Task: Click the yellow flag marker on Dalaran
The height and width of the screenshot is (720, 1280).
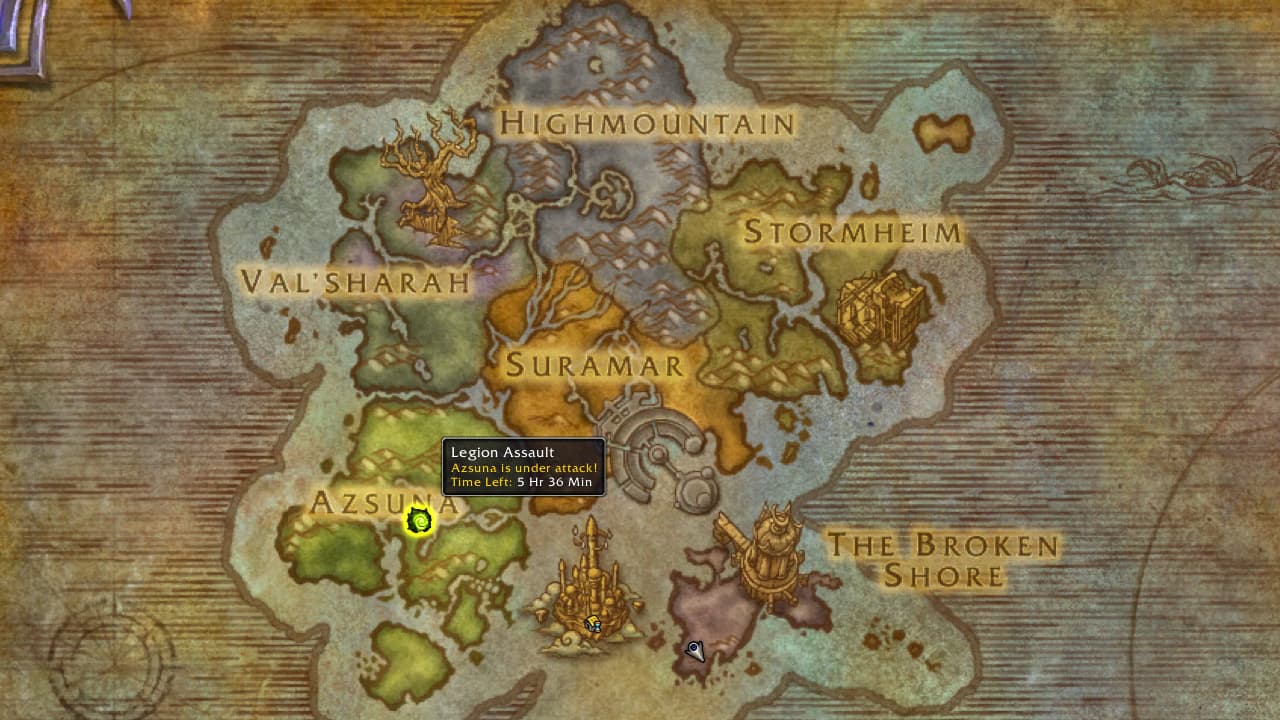Action: [x=592, y=622]
